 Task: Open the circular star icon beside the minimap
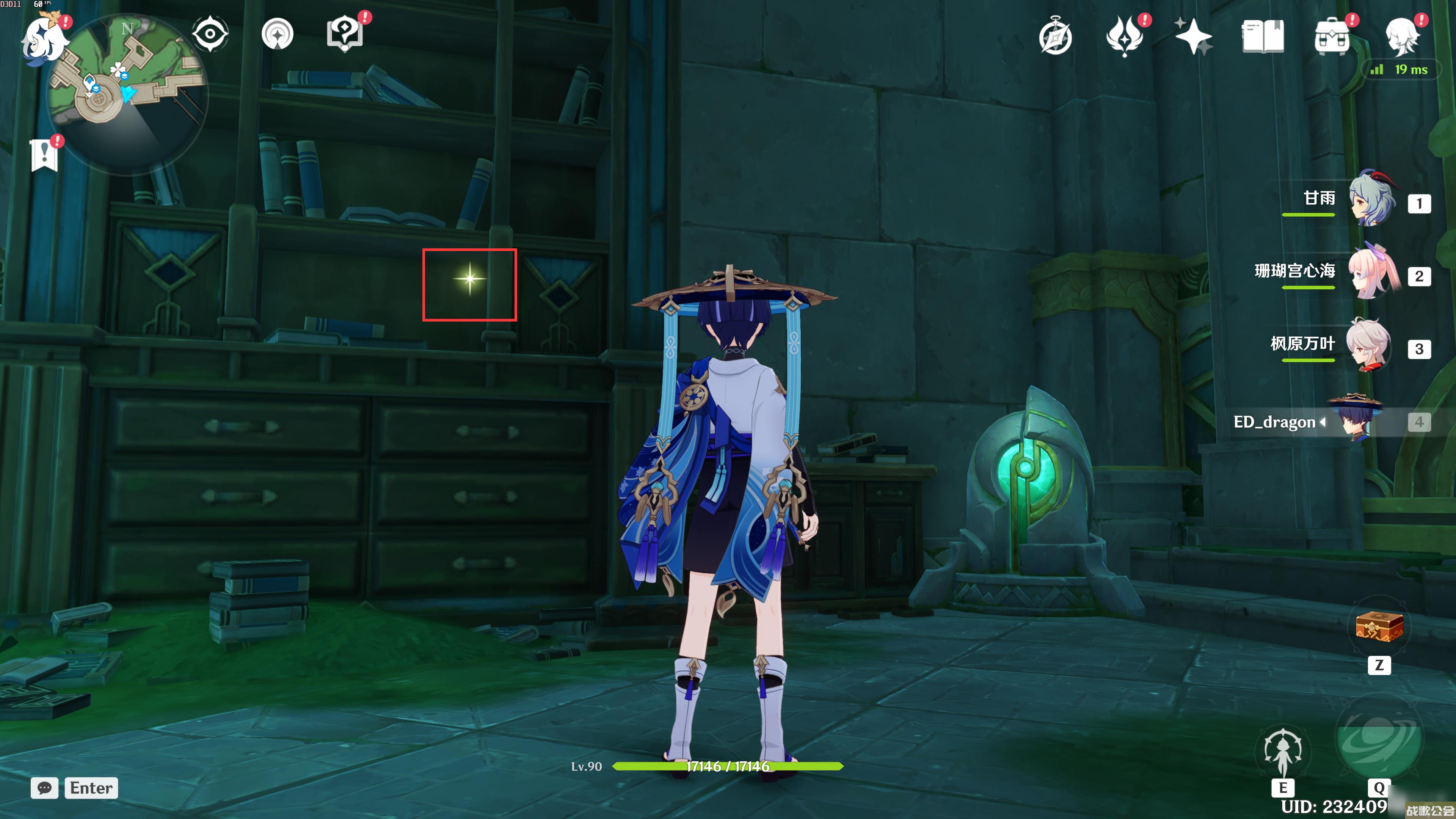[278, 35]
